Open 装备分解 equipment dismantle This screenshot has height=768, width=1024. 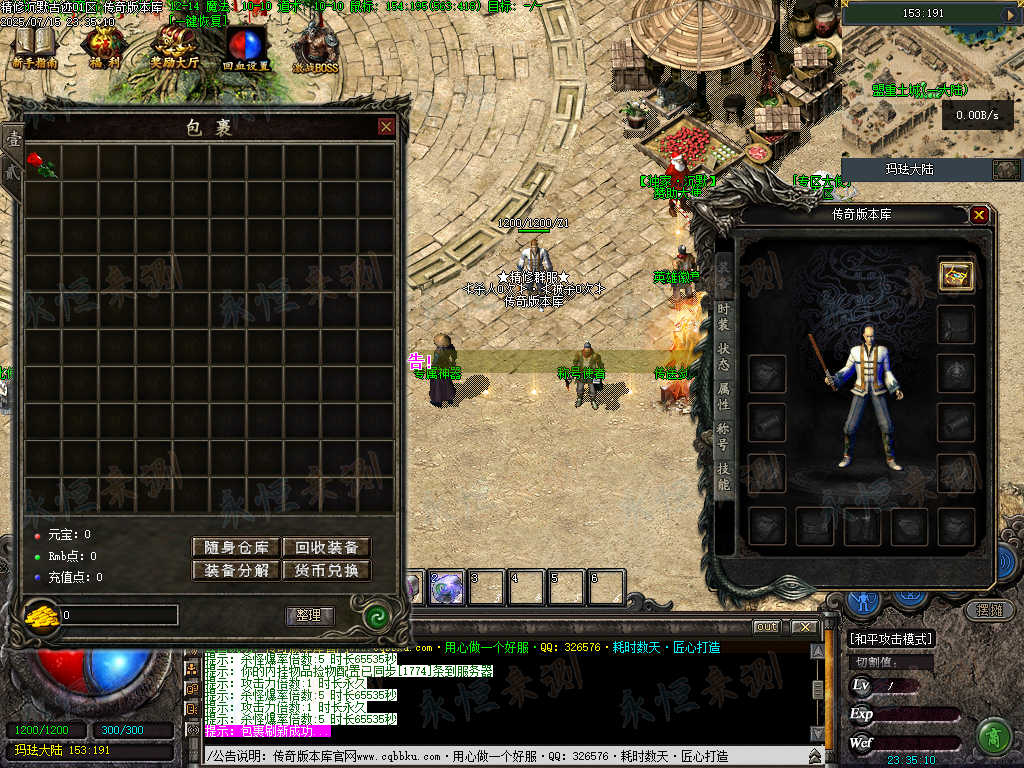tap(236, 571)
